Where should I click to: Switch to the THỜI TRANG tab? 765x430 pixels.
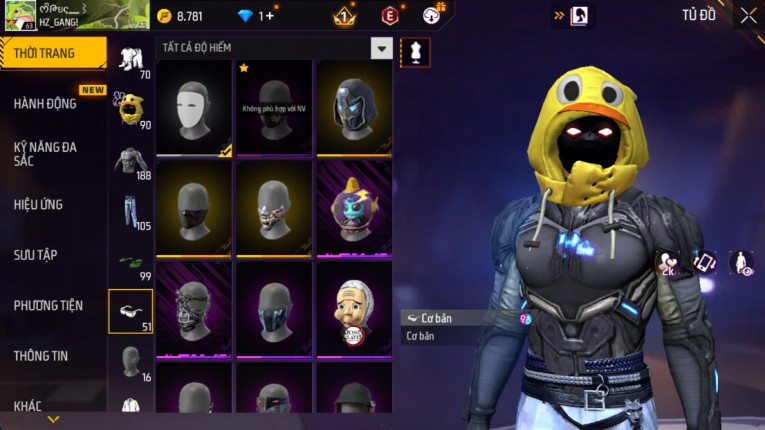(x=52, y=53)
